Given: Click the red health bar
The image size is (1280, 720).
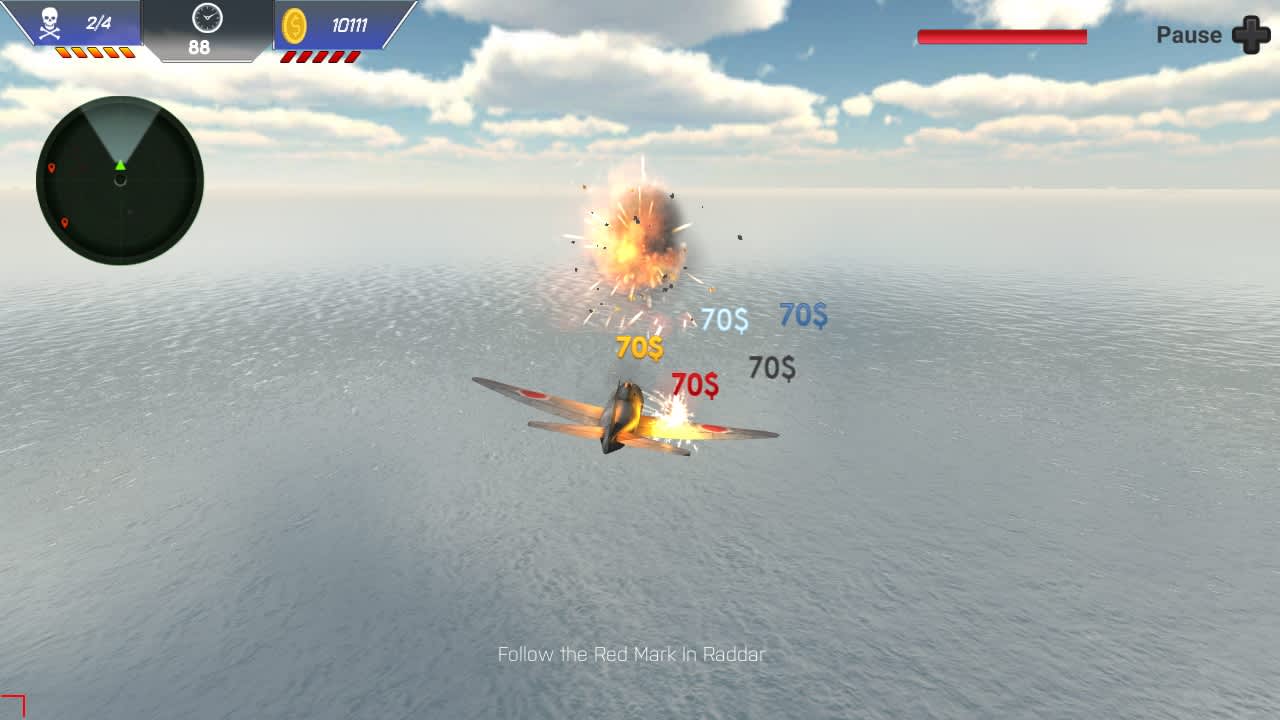Looking at the screenshot, I should pyautogui.click(x=1000, y=35).
